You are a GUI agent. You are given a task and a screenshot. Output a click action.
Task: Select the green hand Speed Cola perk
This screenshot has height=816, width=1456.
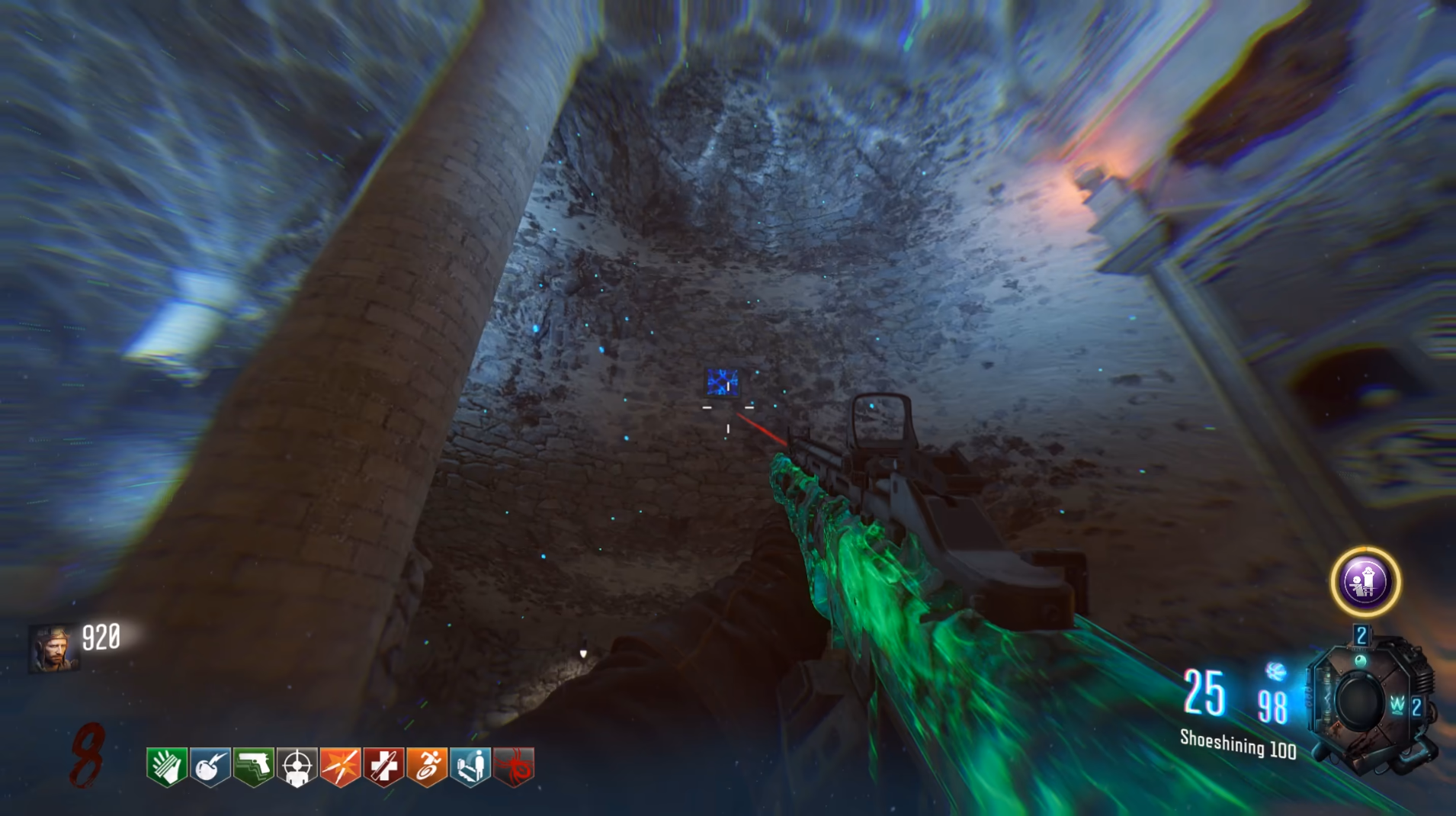click(x=167, y=766)
